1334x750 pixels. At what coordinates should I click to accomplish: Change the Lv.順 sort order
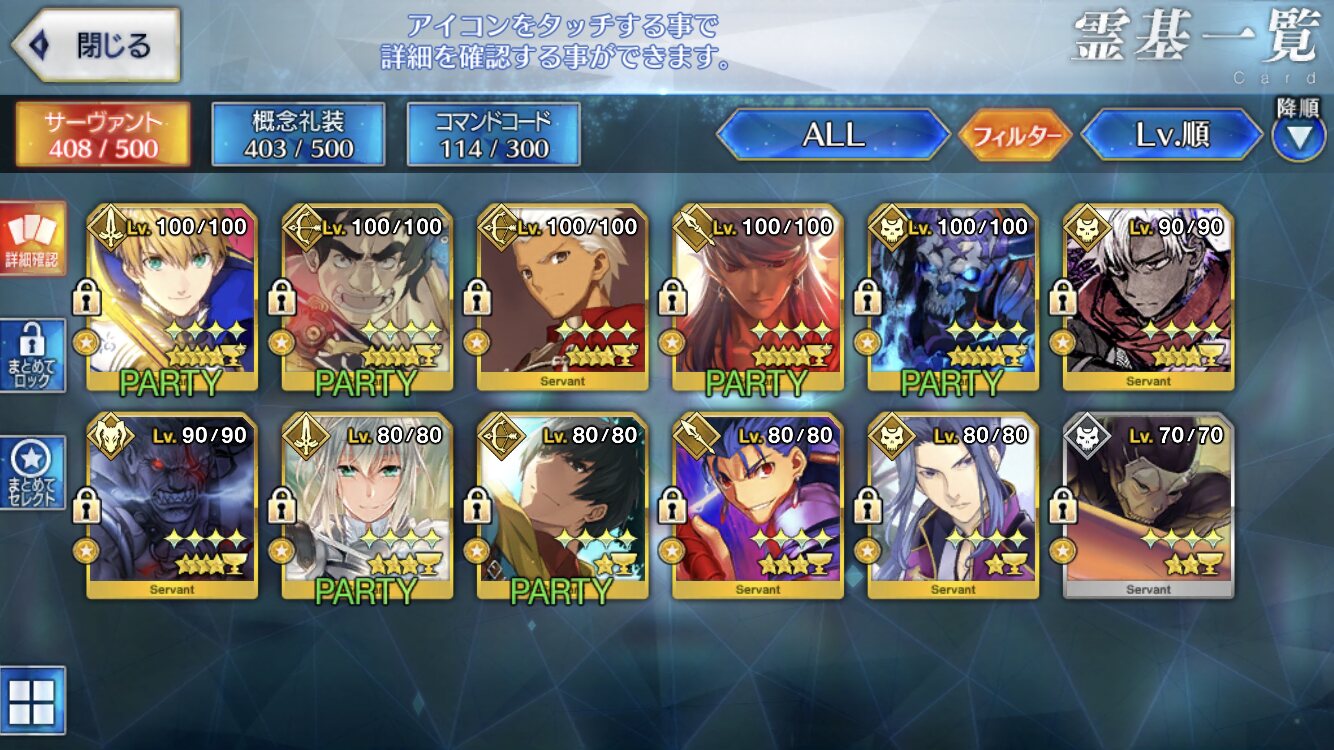(x=1172, y=134)
